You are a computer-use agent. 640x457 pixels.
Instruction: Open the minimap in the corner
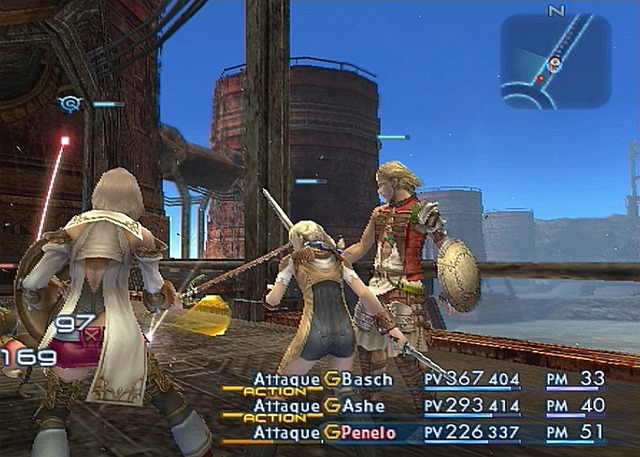pyautogui.click(x=555, y=60)
